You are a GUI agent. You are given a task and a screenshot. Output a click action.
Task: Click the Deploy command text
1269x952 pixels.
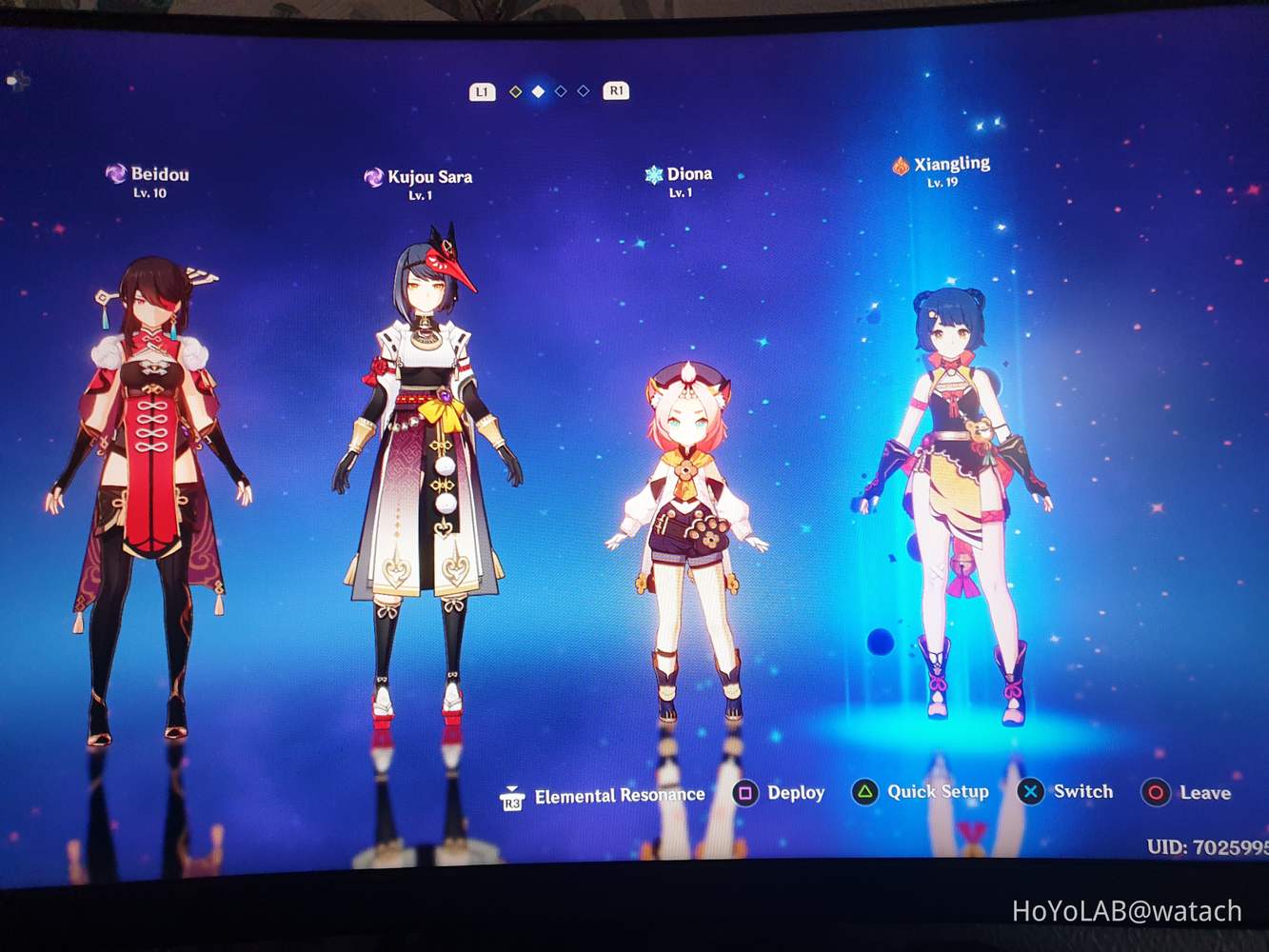[x=797, y=792]
